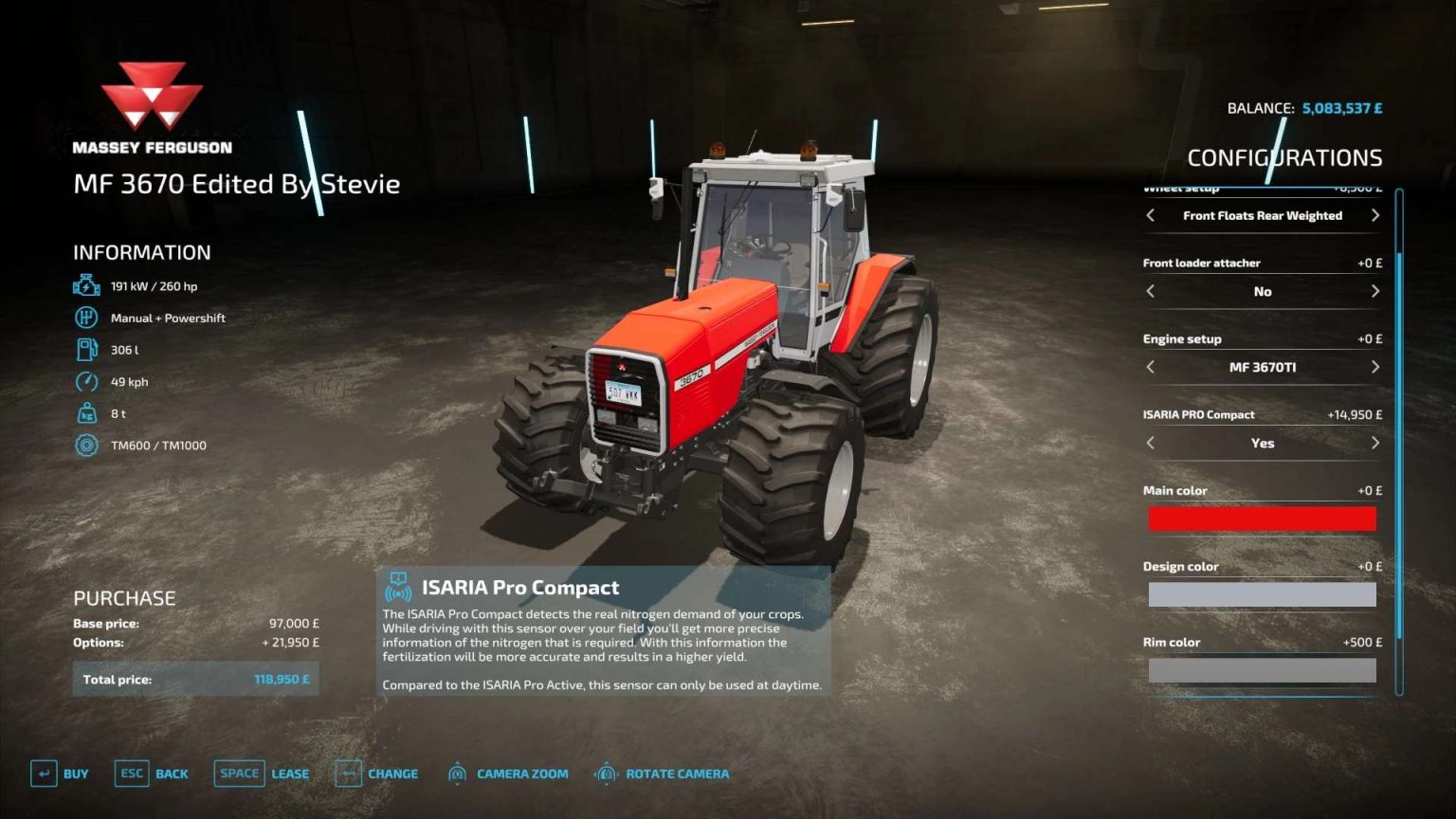The height and width of the screenshot is (819, 1456).
Task: Click right arrow next to Front loader attacher No
Action: [1375, 292]
